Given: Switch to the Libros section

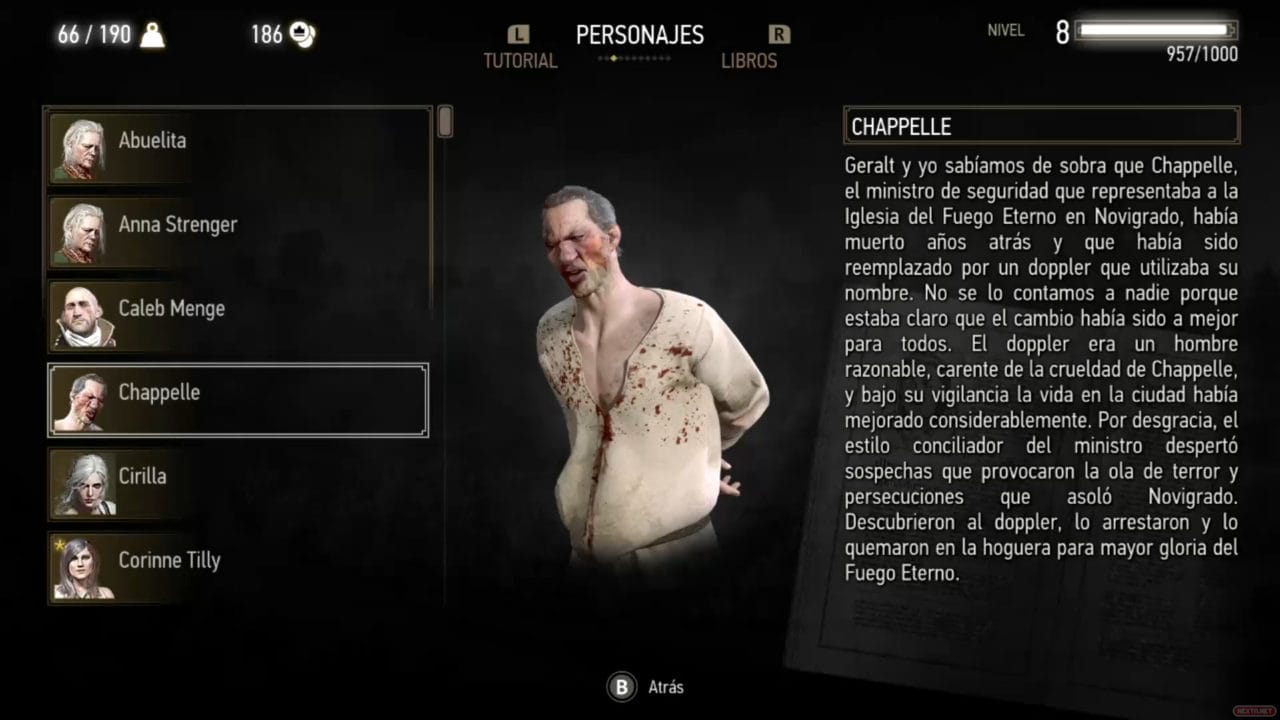Looking at the screenshot, I should coord(750,61).
